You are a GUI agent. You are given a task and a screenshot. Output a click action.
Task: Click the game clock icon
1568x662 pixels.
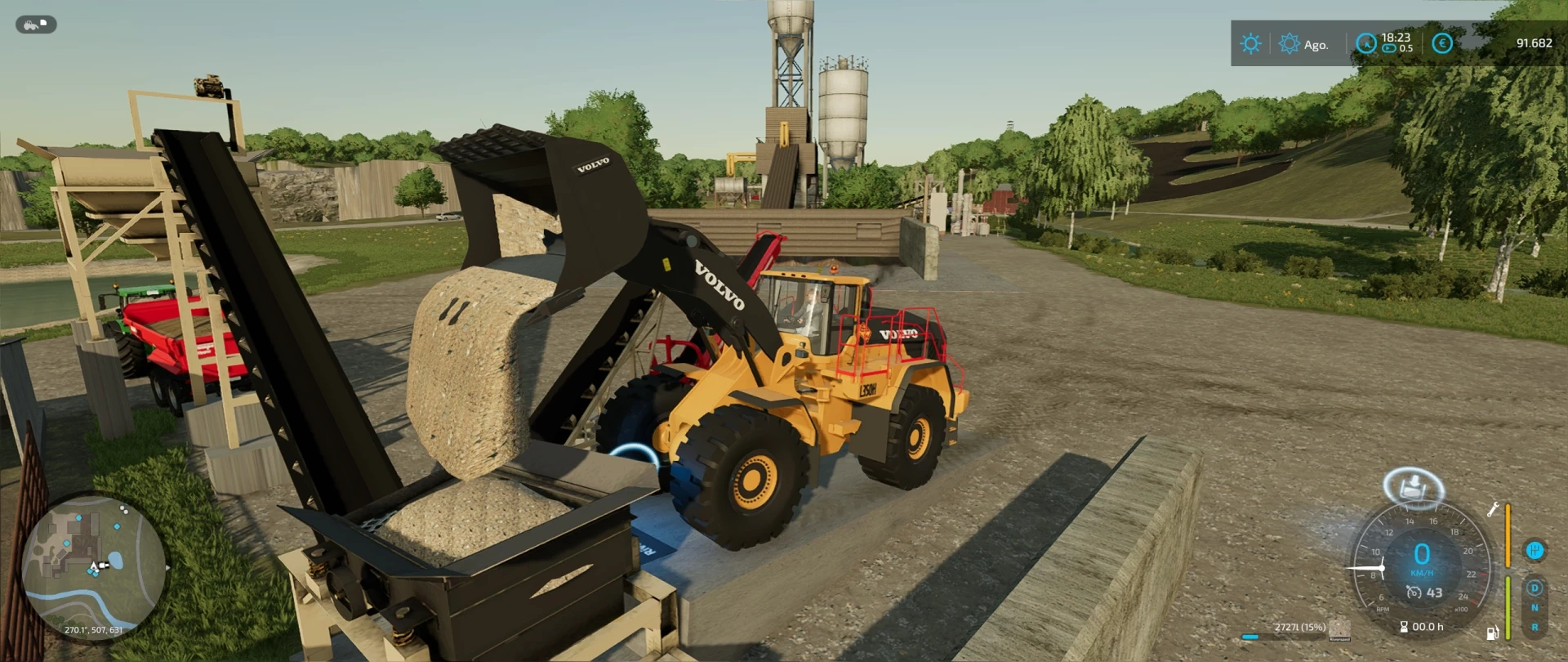tap(1365, 43)
